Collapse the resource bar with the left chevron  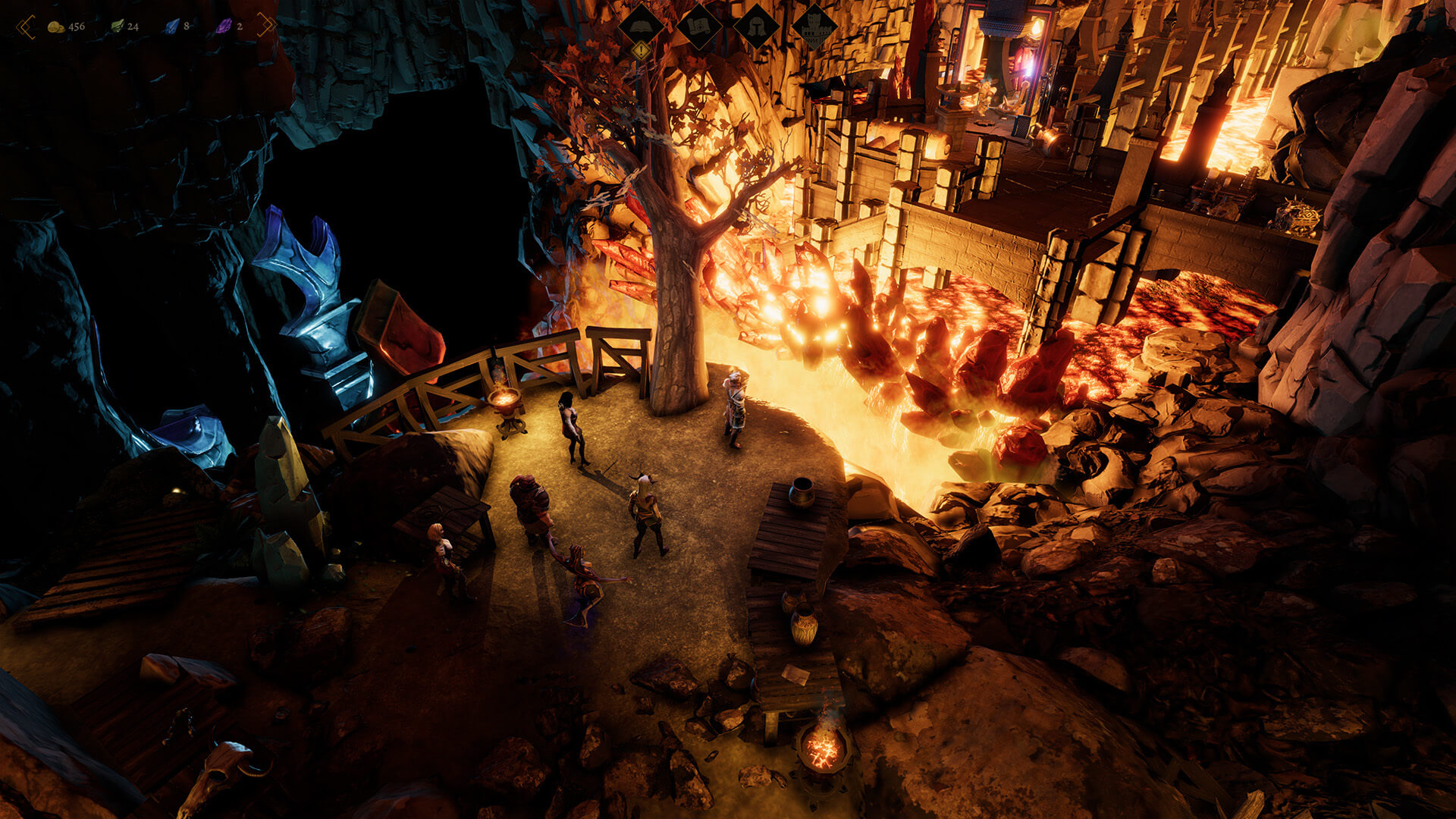pyautogui.click(x=26, y=26)
